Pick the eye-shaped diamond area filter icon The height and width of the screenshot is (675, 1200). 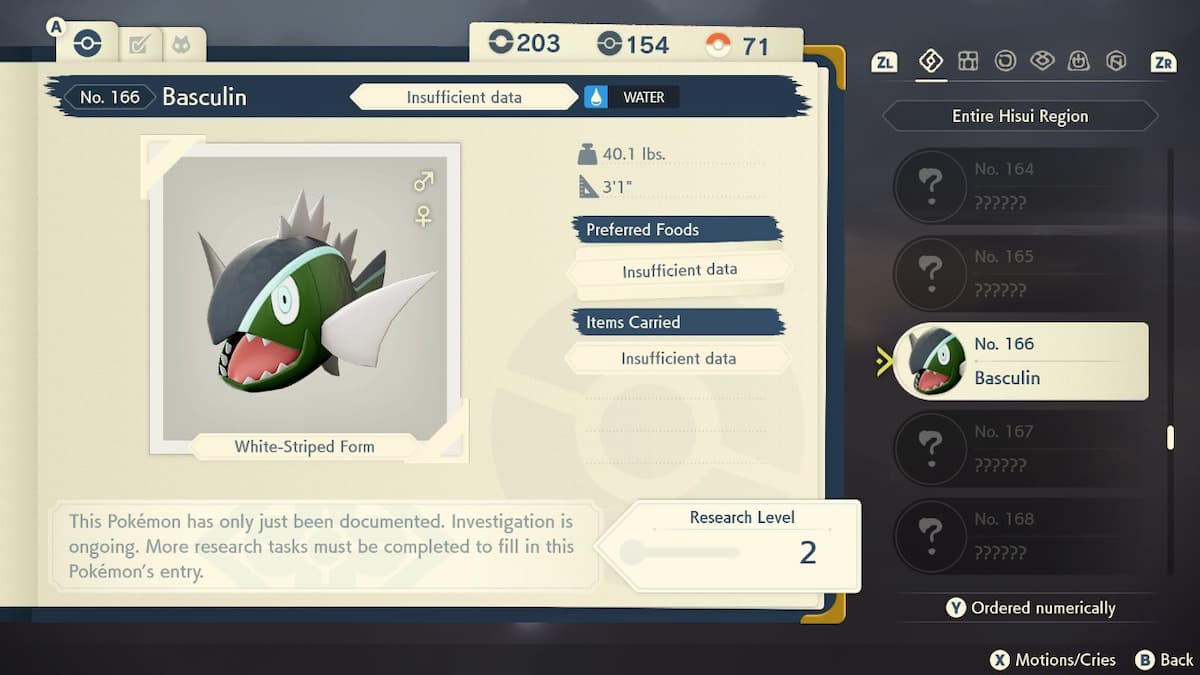1042,62
